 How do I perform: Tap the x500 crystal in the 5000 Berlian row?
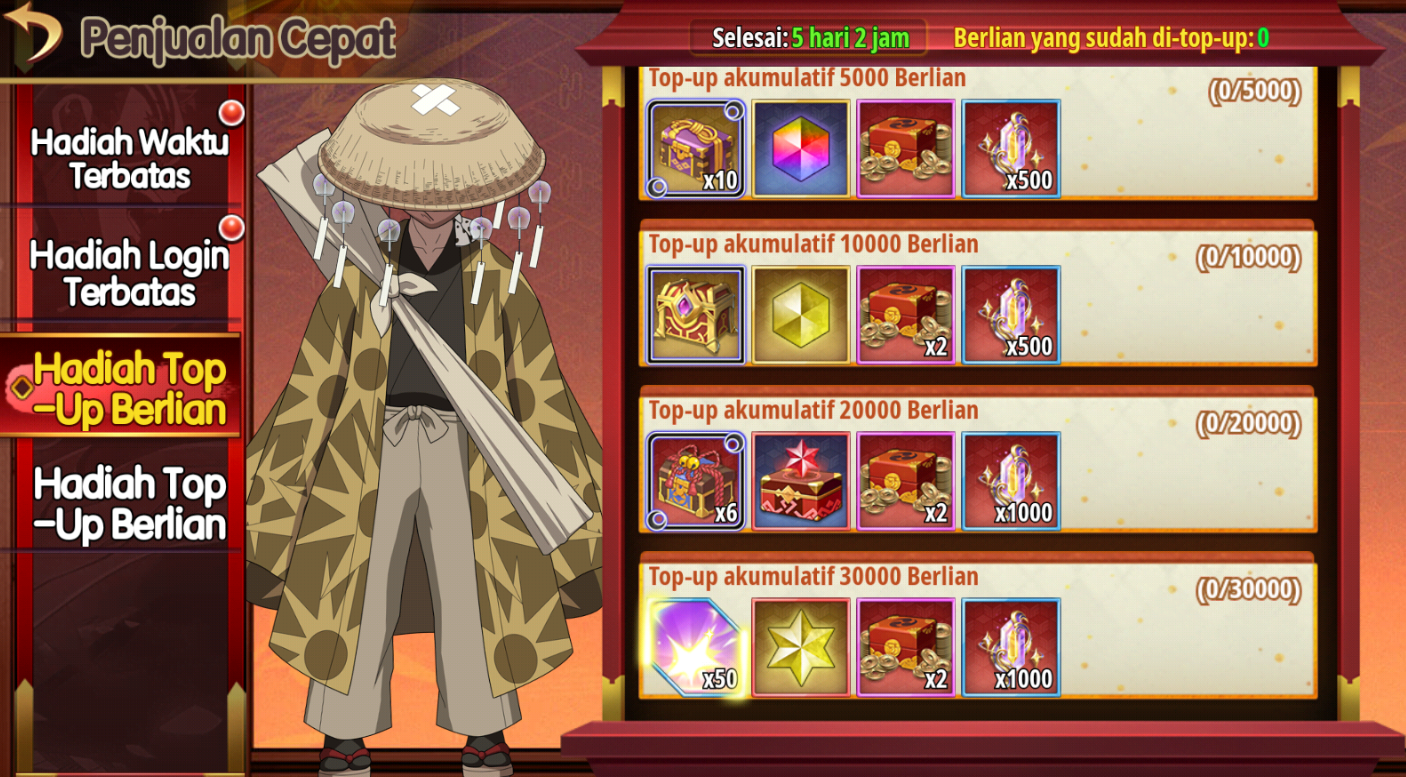point(1011,149)
